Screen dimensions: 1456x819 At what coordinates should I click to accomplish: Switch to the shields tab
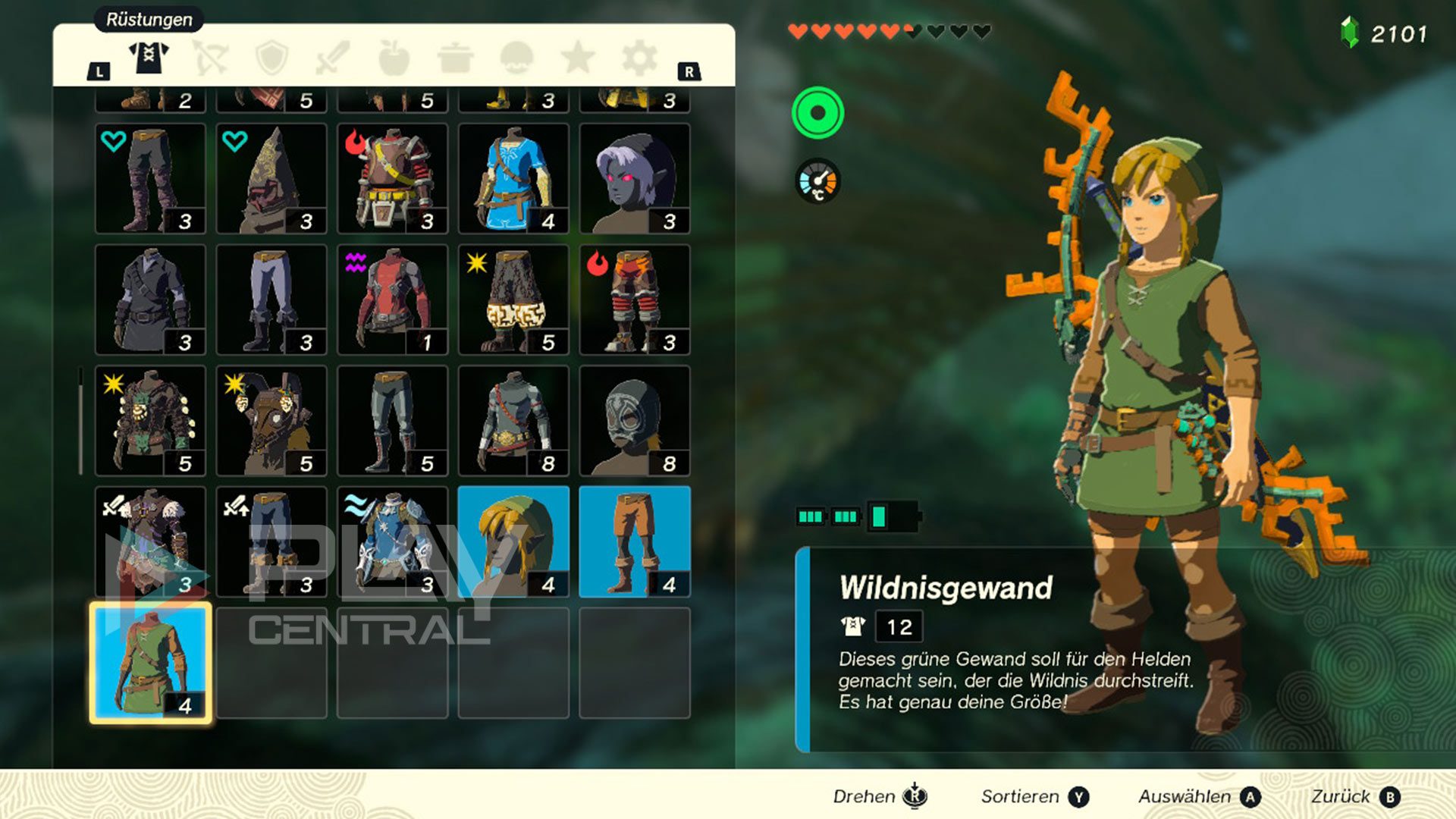click(x=271, y=58)
